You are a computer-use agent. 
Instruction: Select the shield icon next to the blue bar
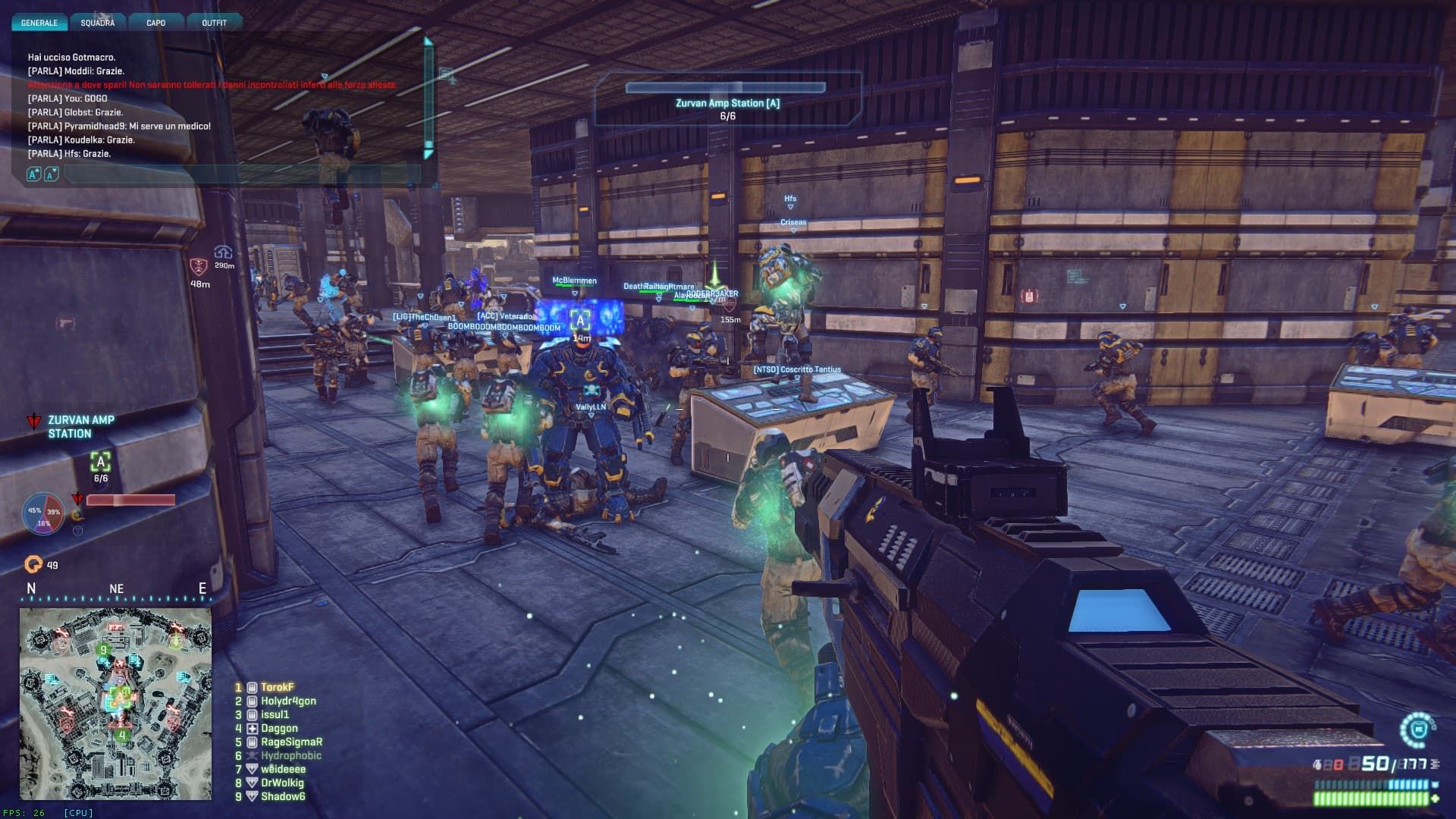point(1436,784)
